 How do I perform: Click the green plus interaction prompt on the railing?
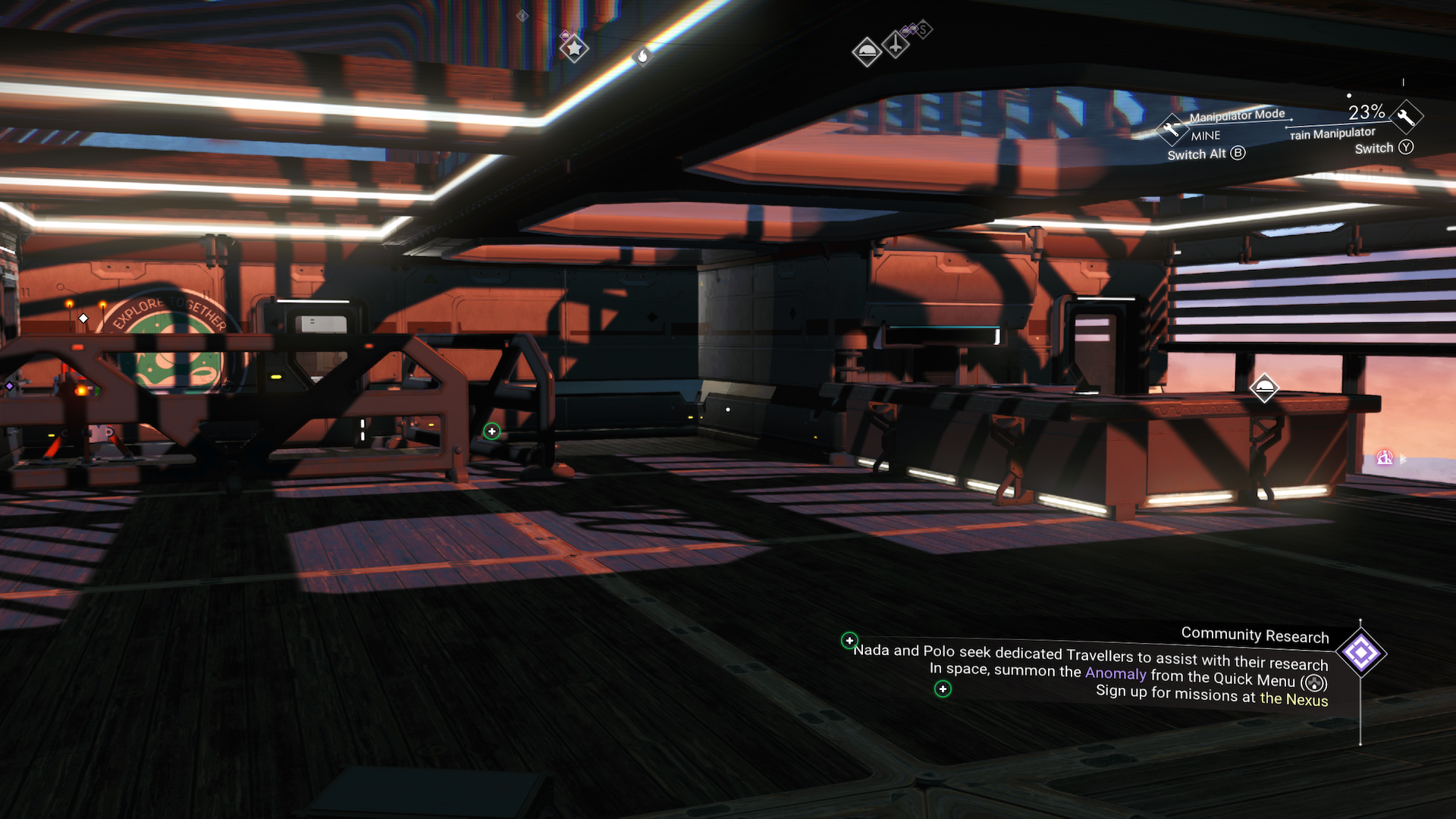(492, 430)
